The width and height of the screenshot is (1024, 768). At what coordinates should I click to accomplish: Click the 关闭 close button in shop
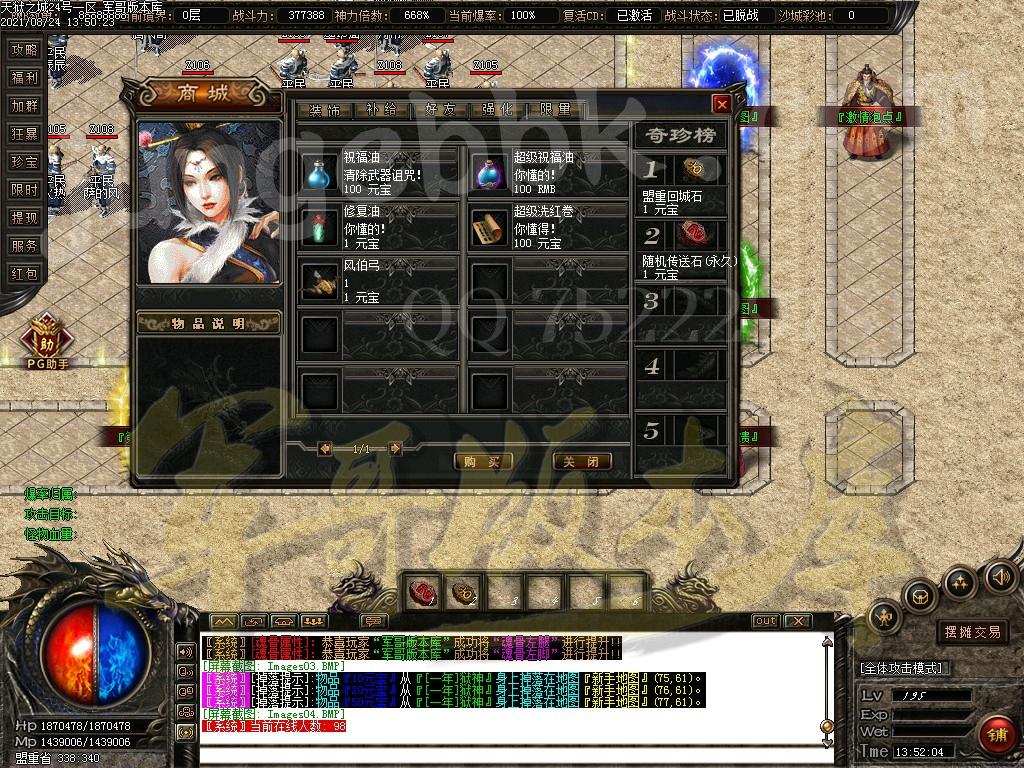click(x=581, y=461)
